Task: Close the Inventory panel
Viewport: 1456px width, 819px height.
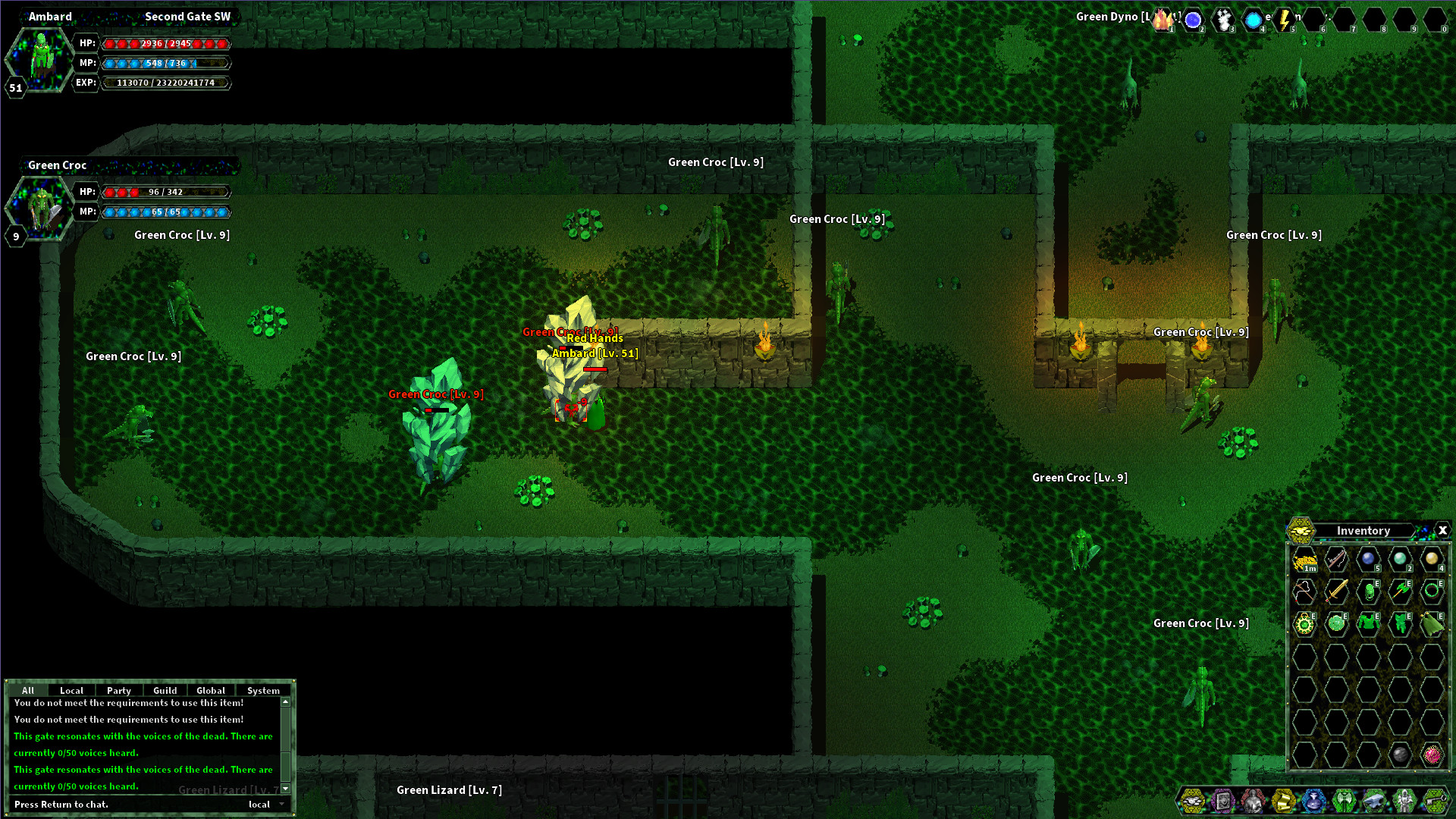Action: coord(1442,531)
